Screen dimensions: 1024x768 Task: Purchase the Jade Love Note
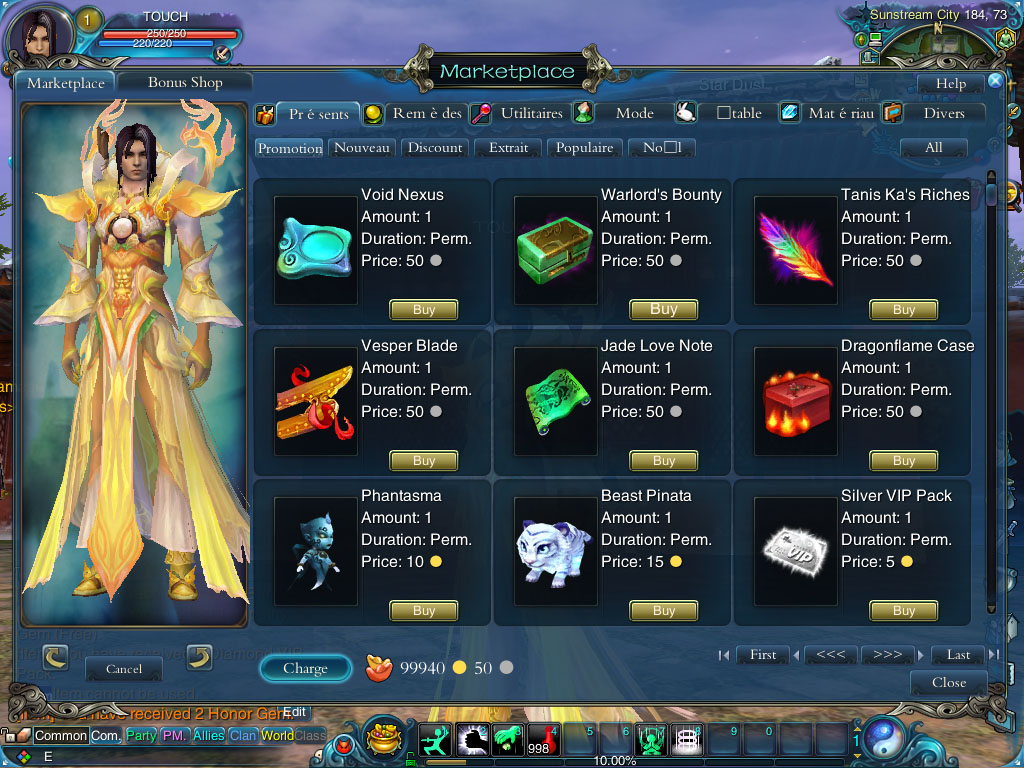pyautogui.click(x=664, y=461)
